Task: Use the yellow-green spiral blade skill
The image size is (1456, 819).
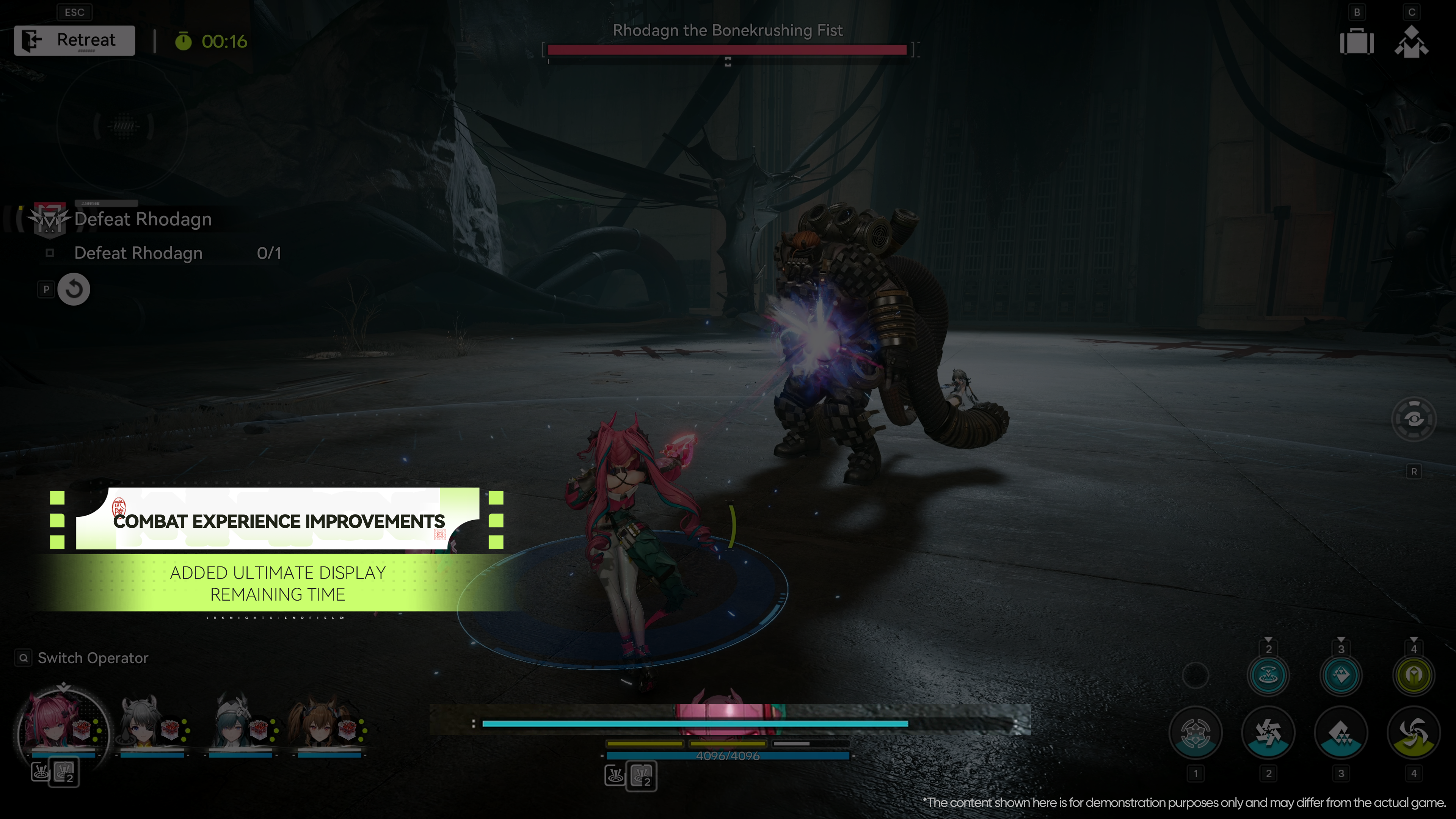Action: [1414, 733]
